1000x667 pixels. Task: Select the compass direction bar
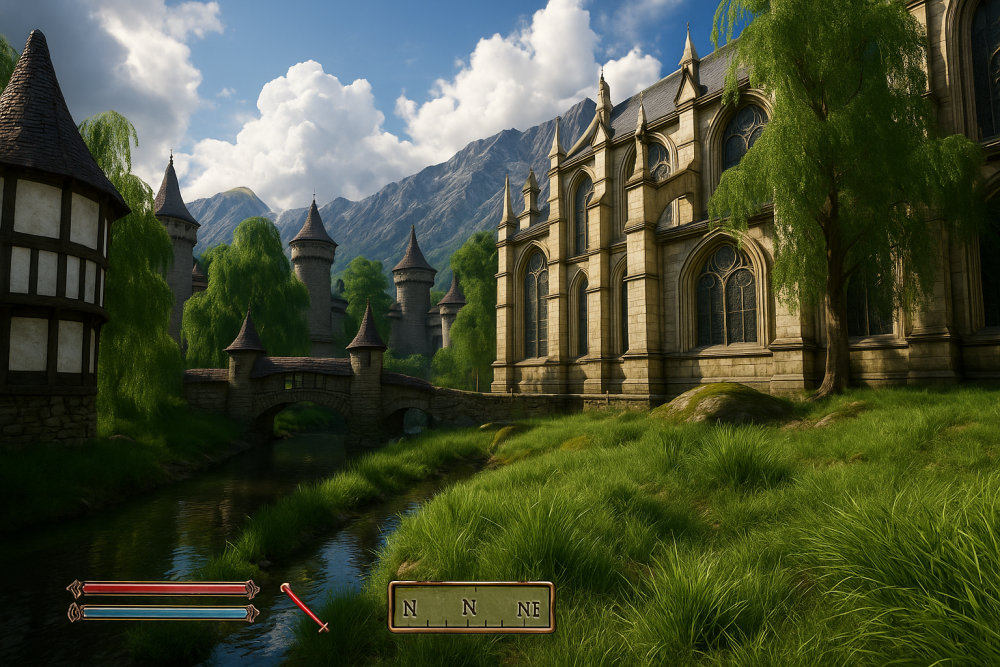click(471, 607)
